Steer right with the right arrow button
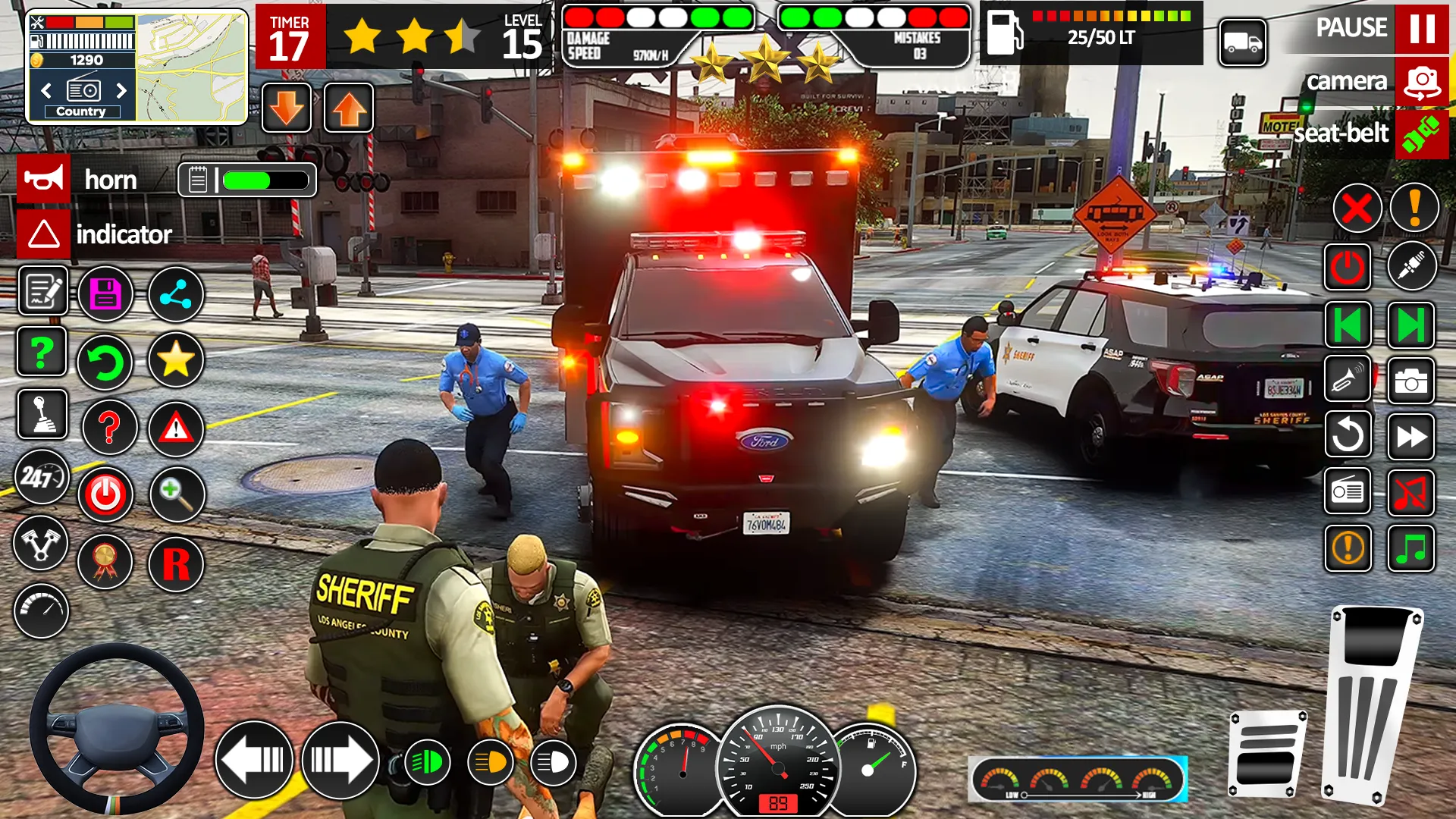Image resolution: width=1456 pixels, height=819 pixels. tap(340, 760)
